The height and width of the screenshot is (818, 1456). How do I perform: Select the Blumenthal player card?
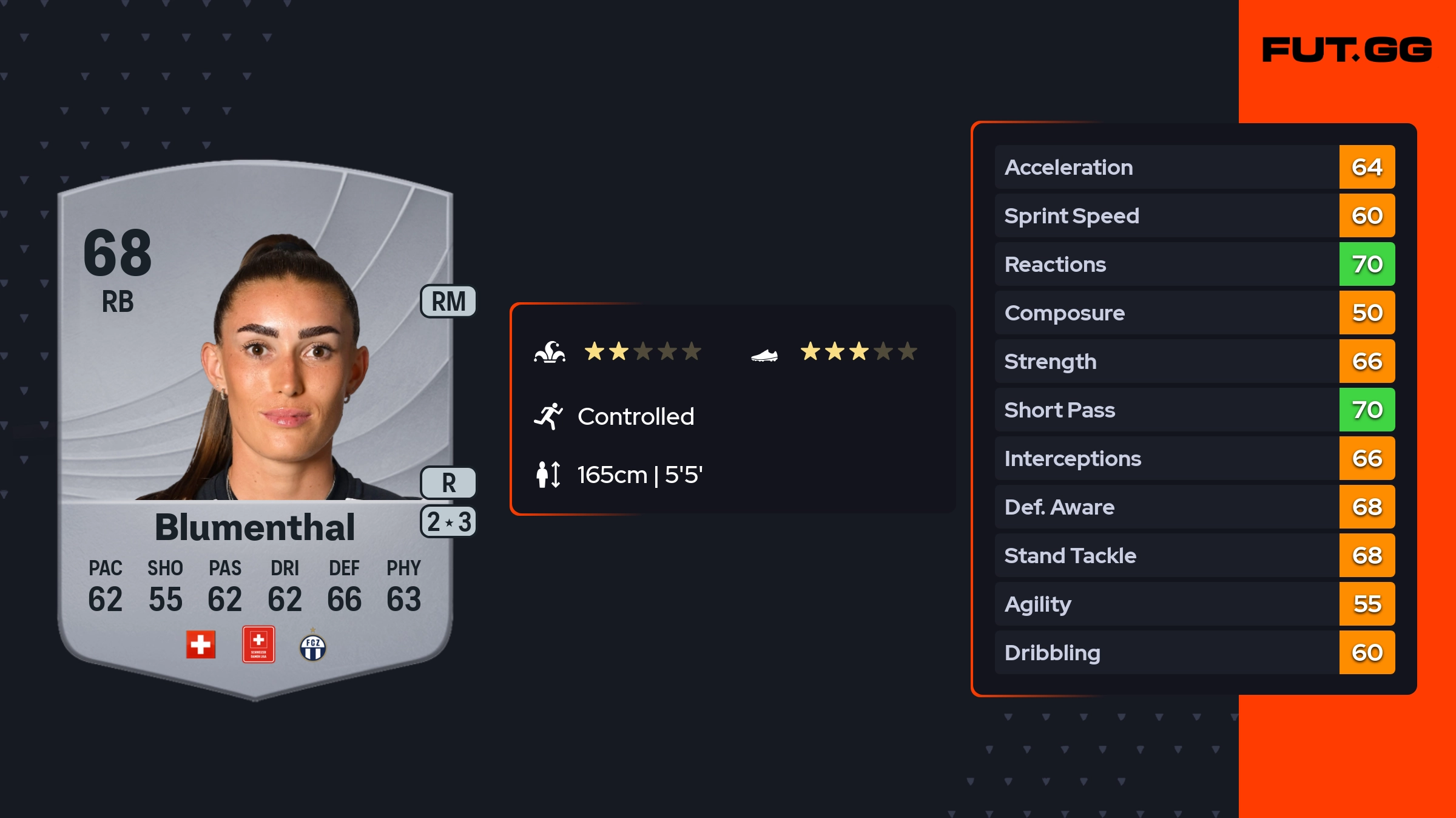pos(255,425)
